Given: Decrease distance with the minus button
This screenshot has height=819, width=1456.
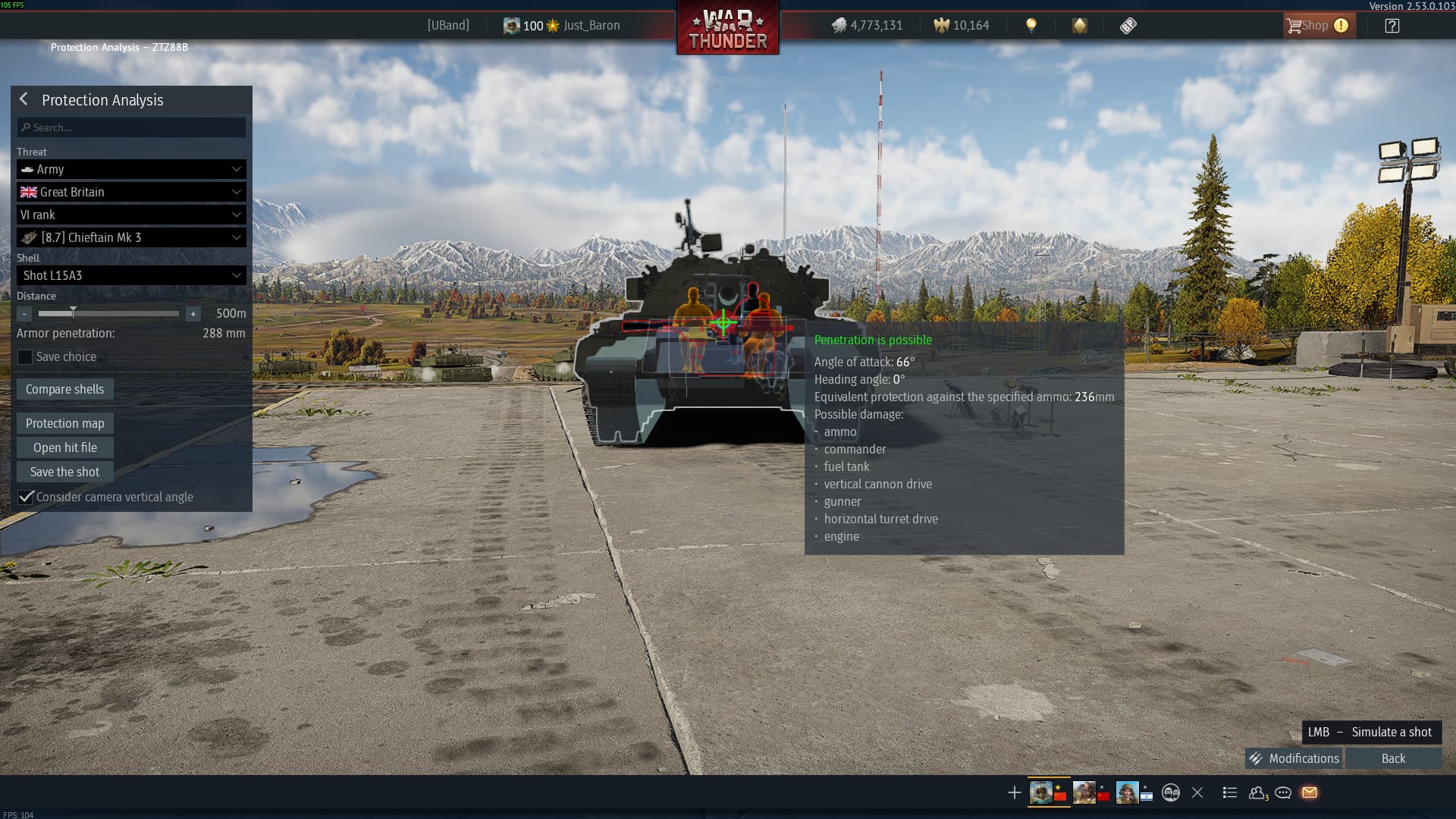Looking at the screenshot, I should click(24, 314).
